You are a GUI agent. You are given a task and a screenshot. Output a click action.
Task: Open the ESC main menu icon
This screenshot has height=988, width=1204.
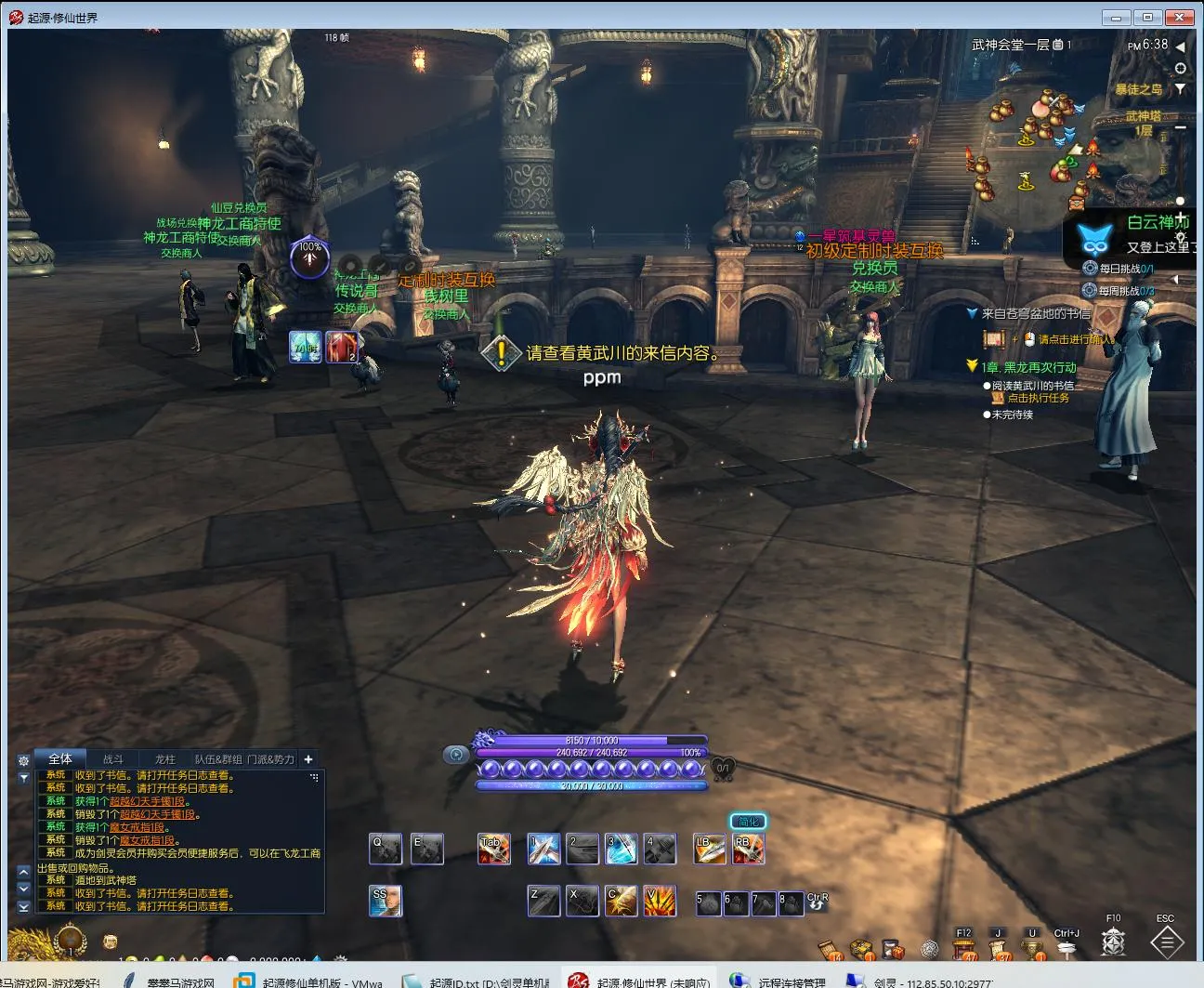pyautogui.click(x=1166, y=942)
